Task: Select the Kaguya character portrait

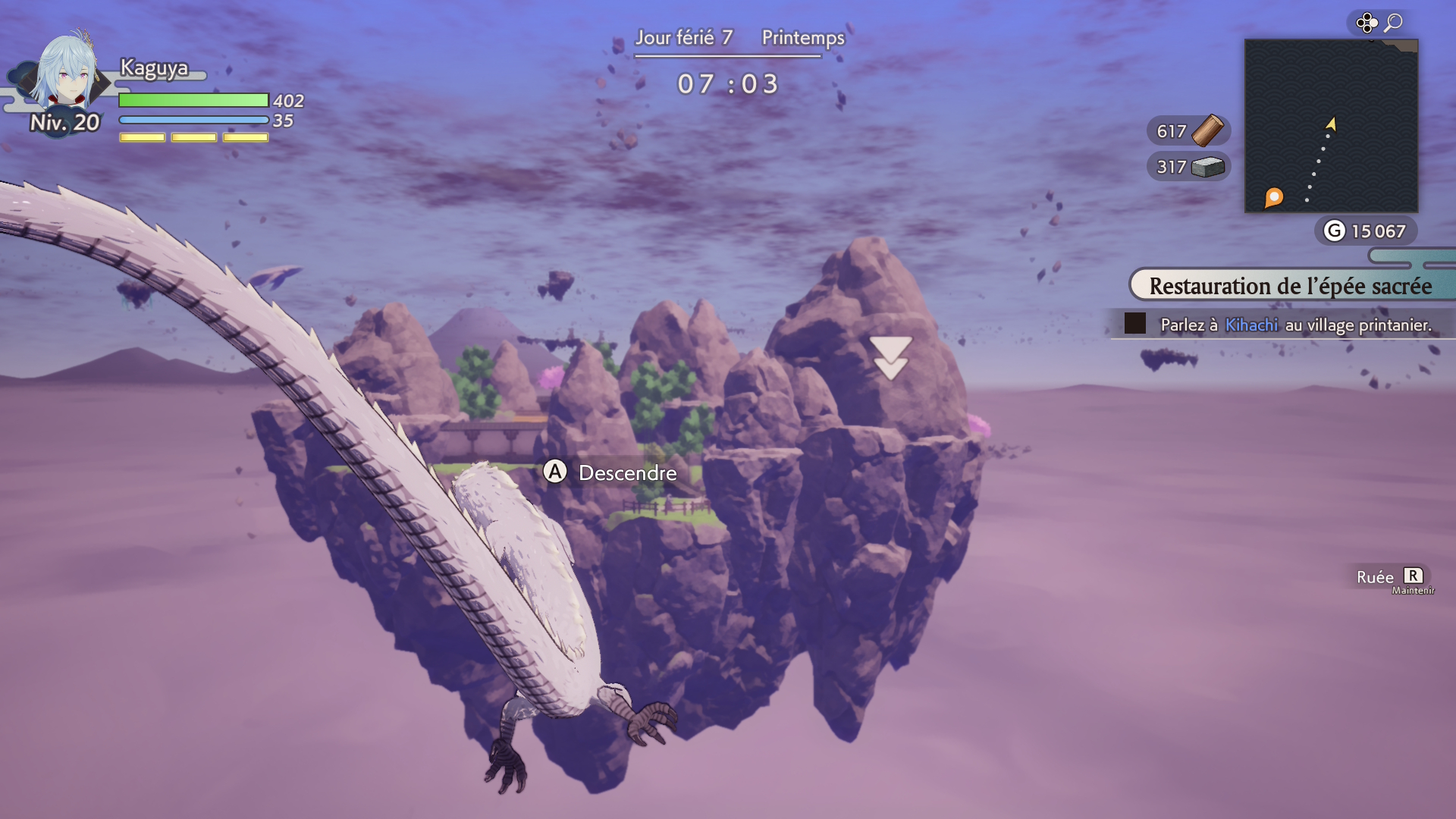Action: point(67,74)
